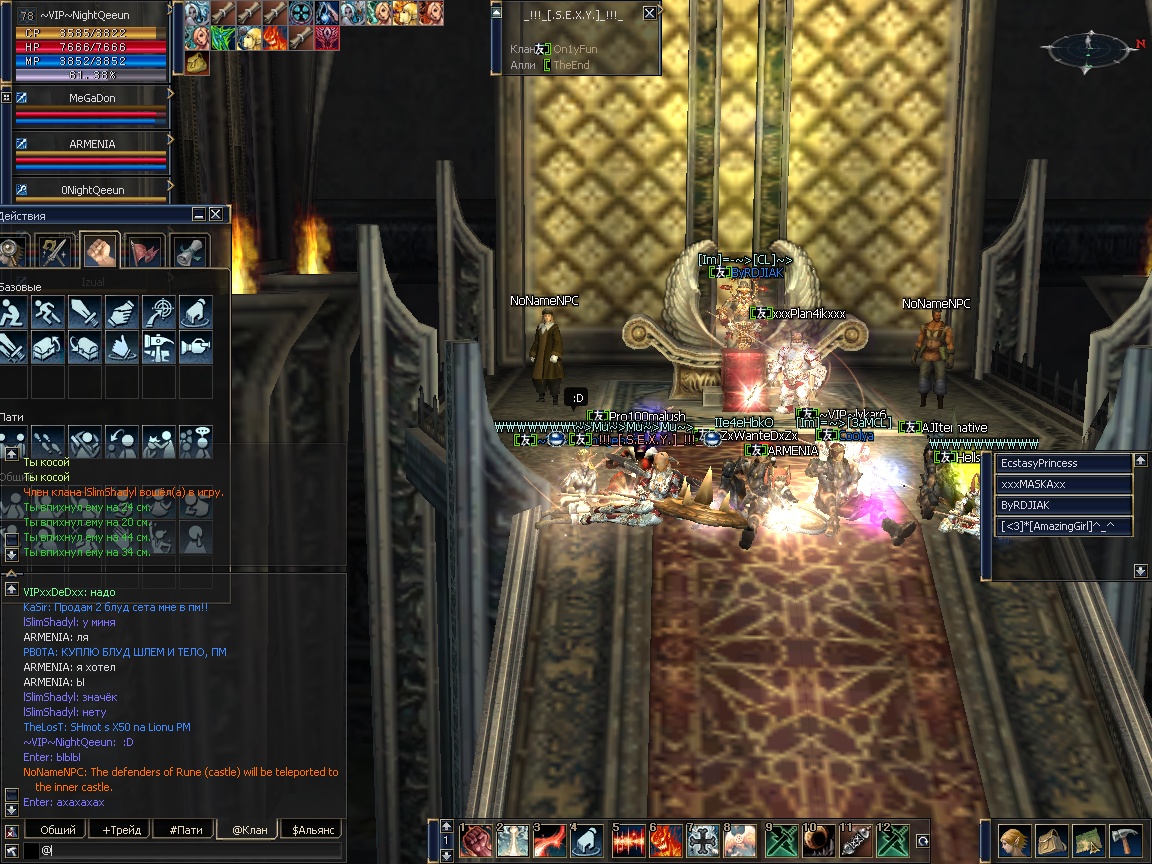Open the character status face icon
Screen dimensions: 1152x864
point(1015,841)
